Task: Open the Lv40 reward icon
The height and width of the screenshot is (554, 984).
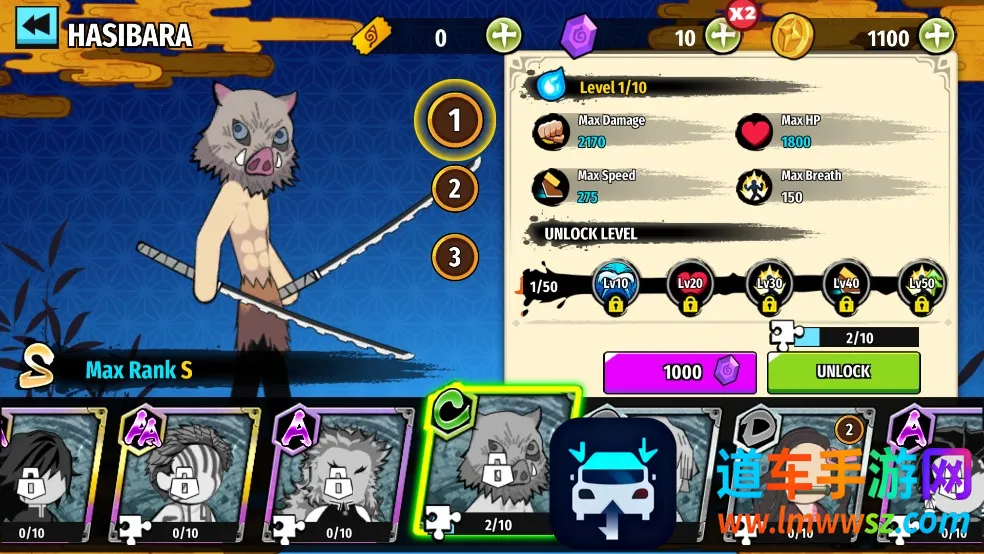Action: [845, 285]
